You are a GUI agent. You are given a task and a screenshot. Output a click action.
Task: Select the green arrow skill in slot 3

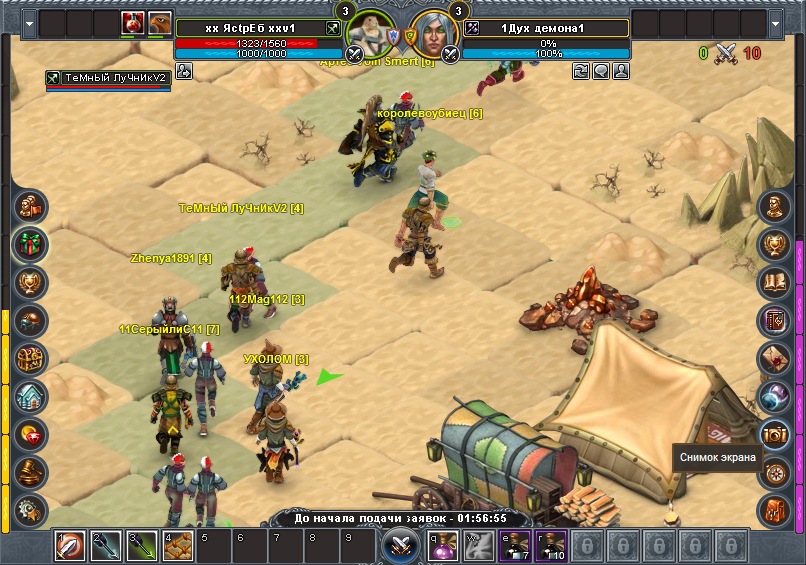point(142,546)
